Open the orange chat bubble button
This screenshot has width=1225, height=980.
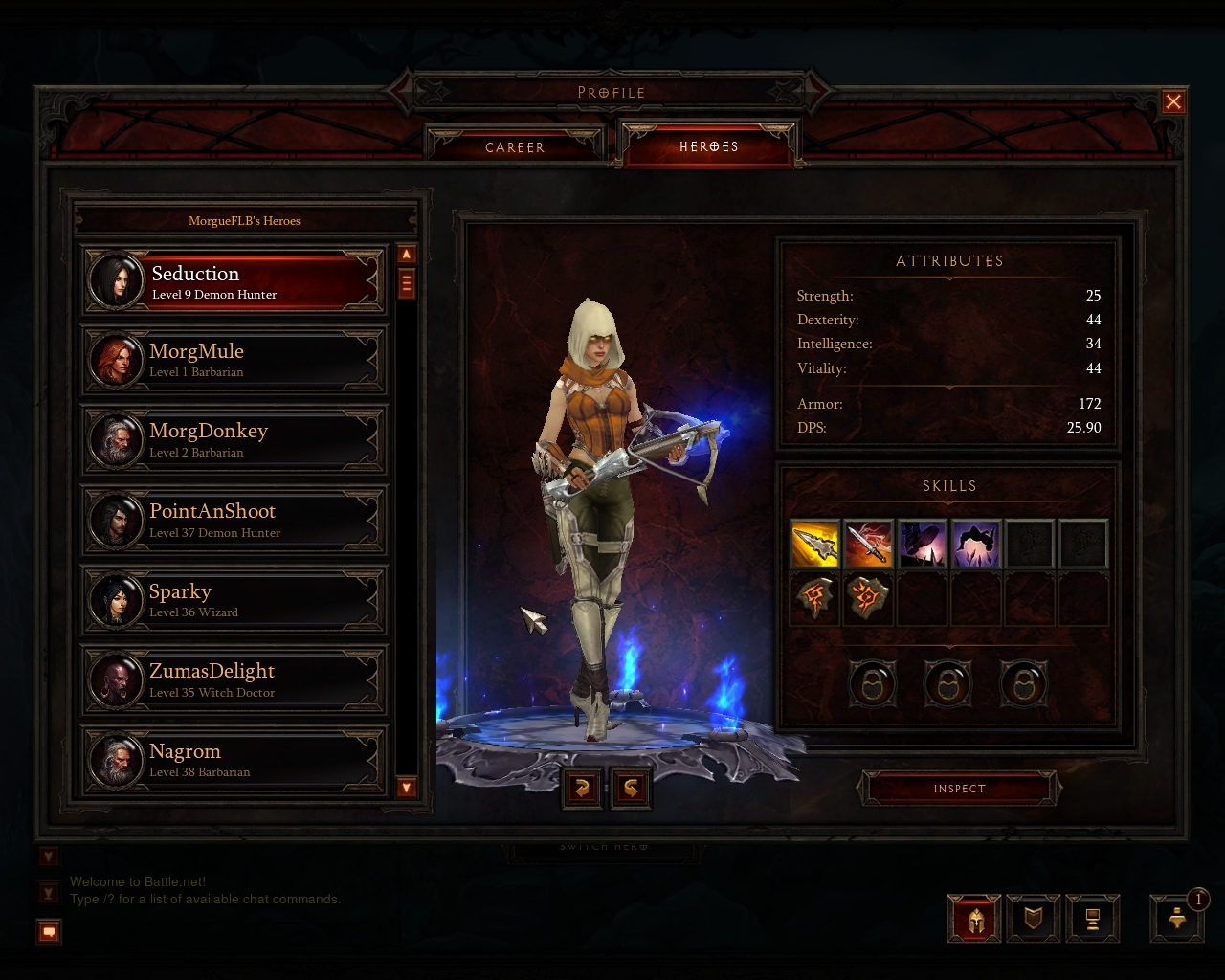[x=50, y=931]
